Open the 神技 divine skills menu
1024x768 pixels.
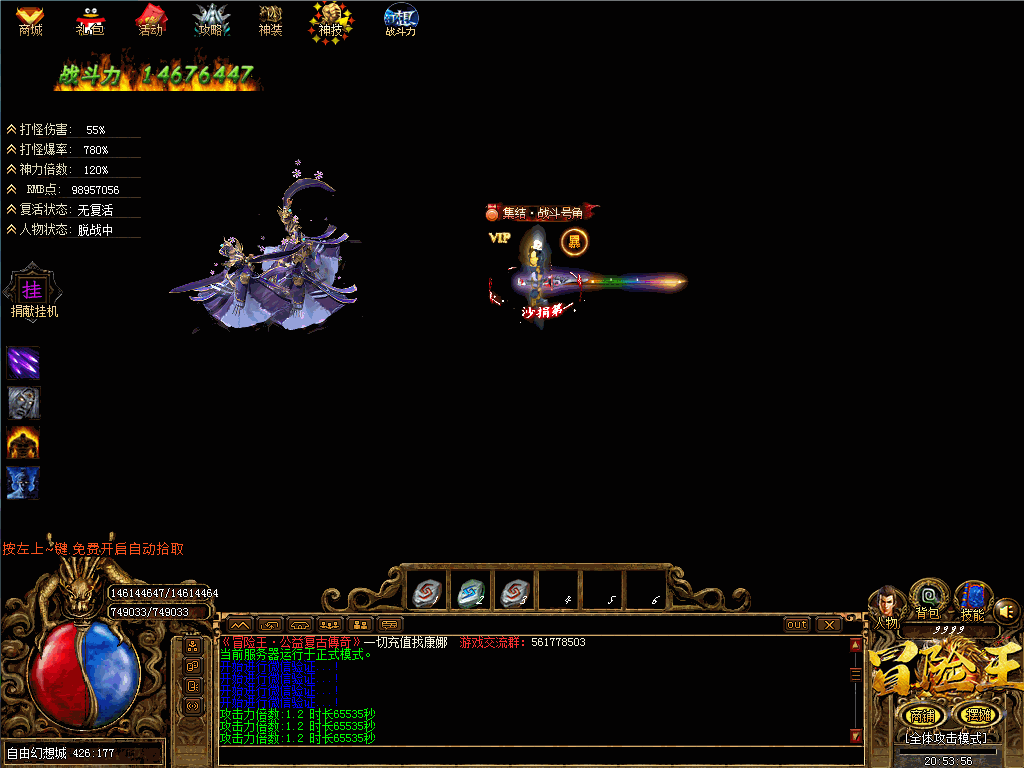click(x=330, y=20)
